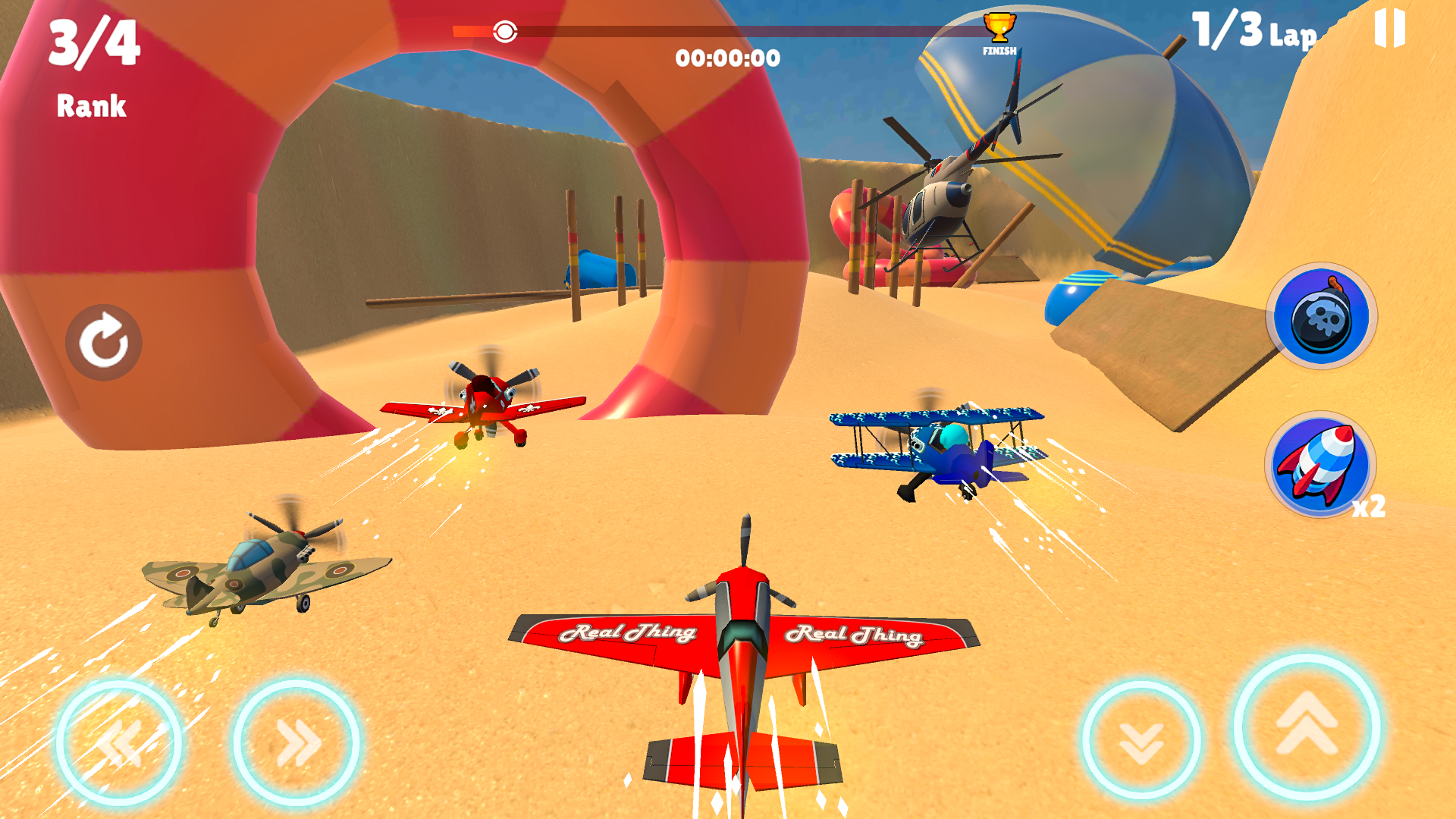Pause the race

(x=1389, y=29)
